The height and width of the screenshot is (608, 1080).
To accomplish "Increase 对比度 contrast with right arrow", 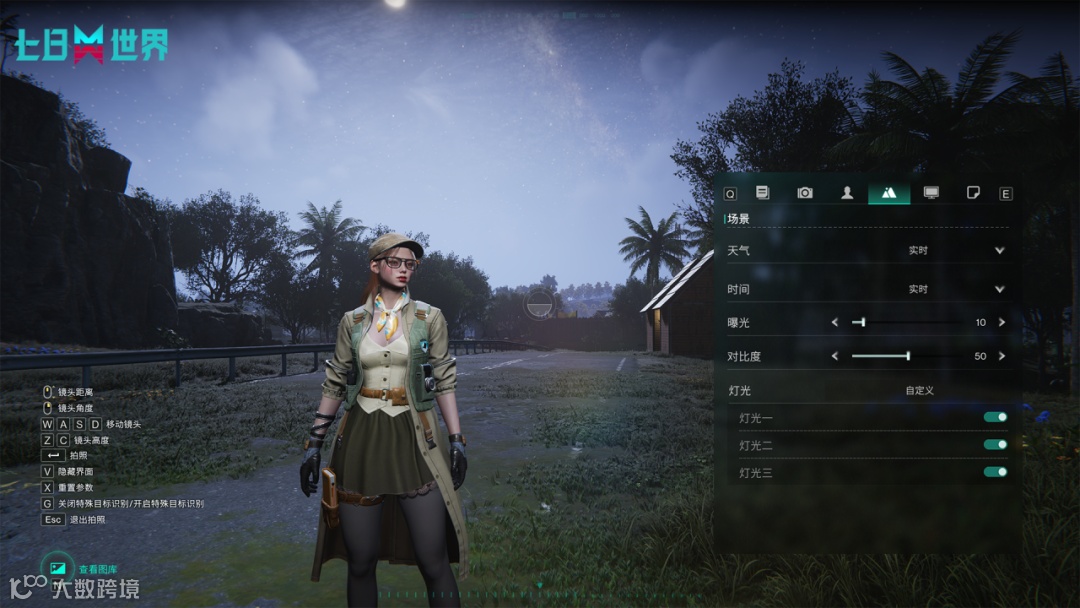I will point(1001,356).
